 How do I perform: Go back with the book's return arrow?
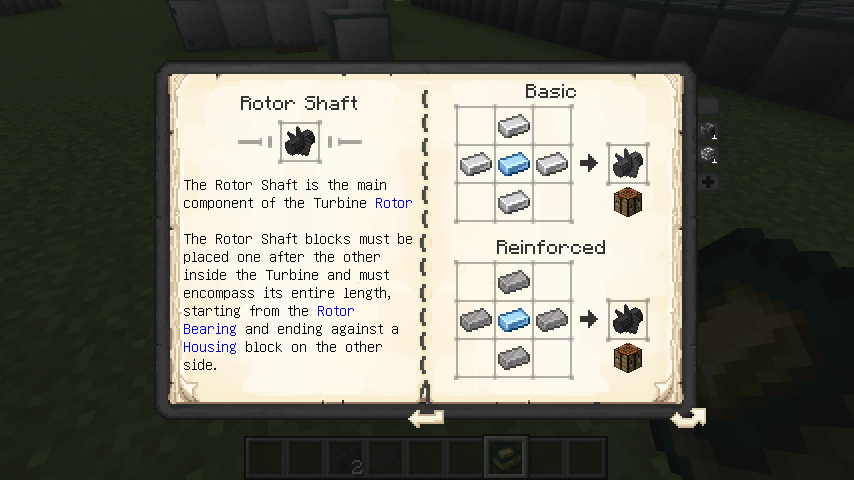tap(426, 417)
